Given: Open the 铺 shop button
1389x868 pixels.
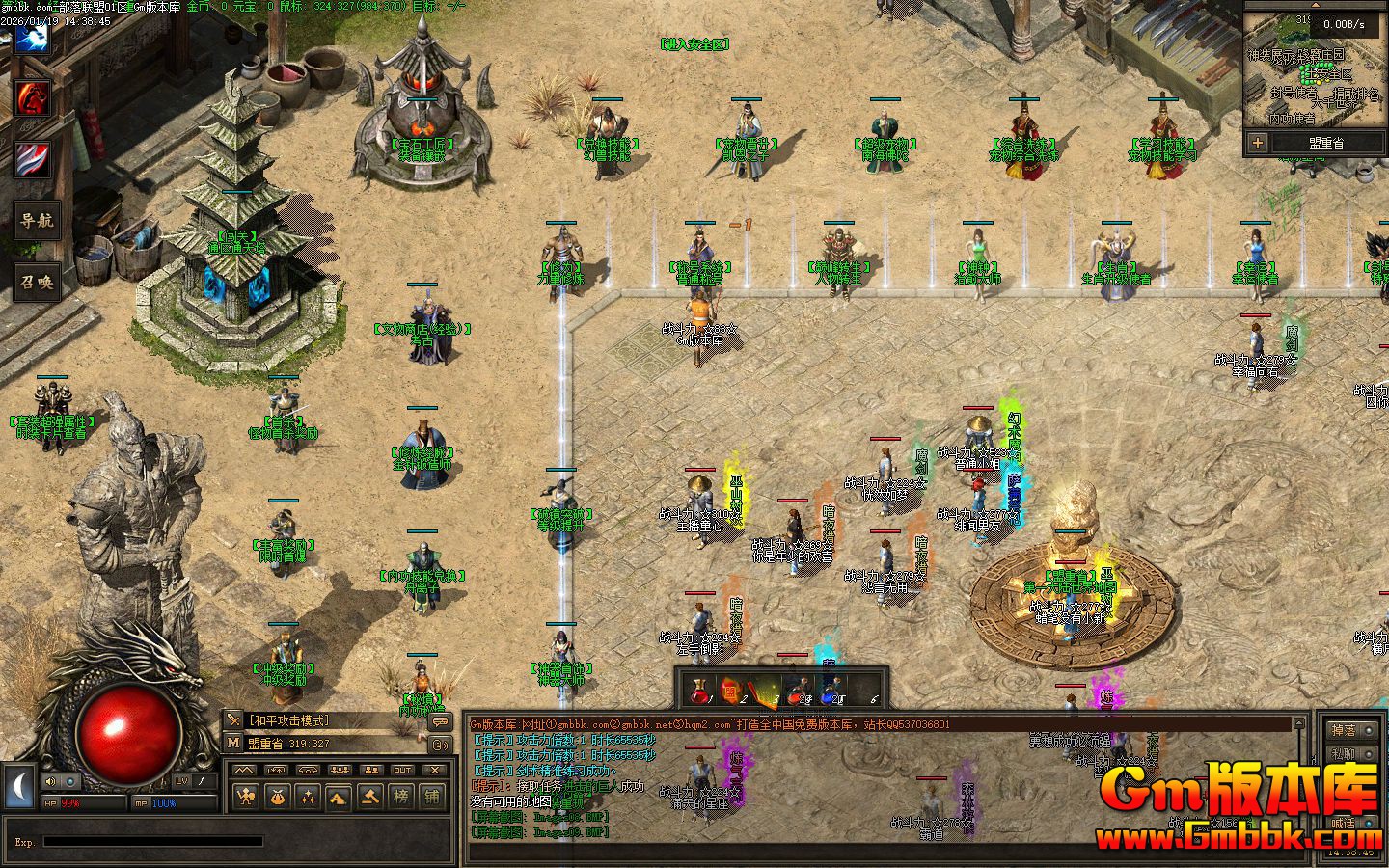Looking at the screenshot, I should (432, 797).
